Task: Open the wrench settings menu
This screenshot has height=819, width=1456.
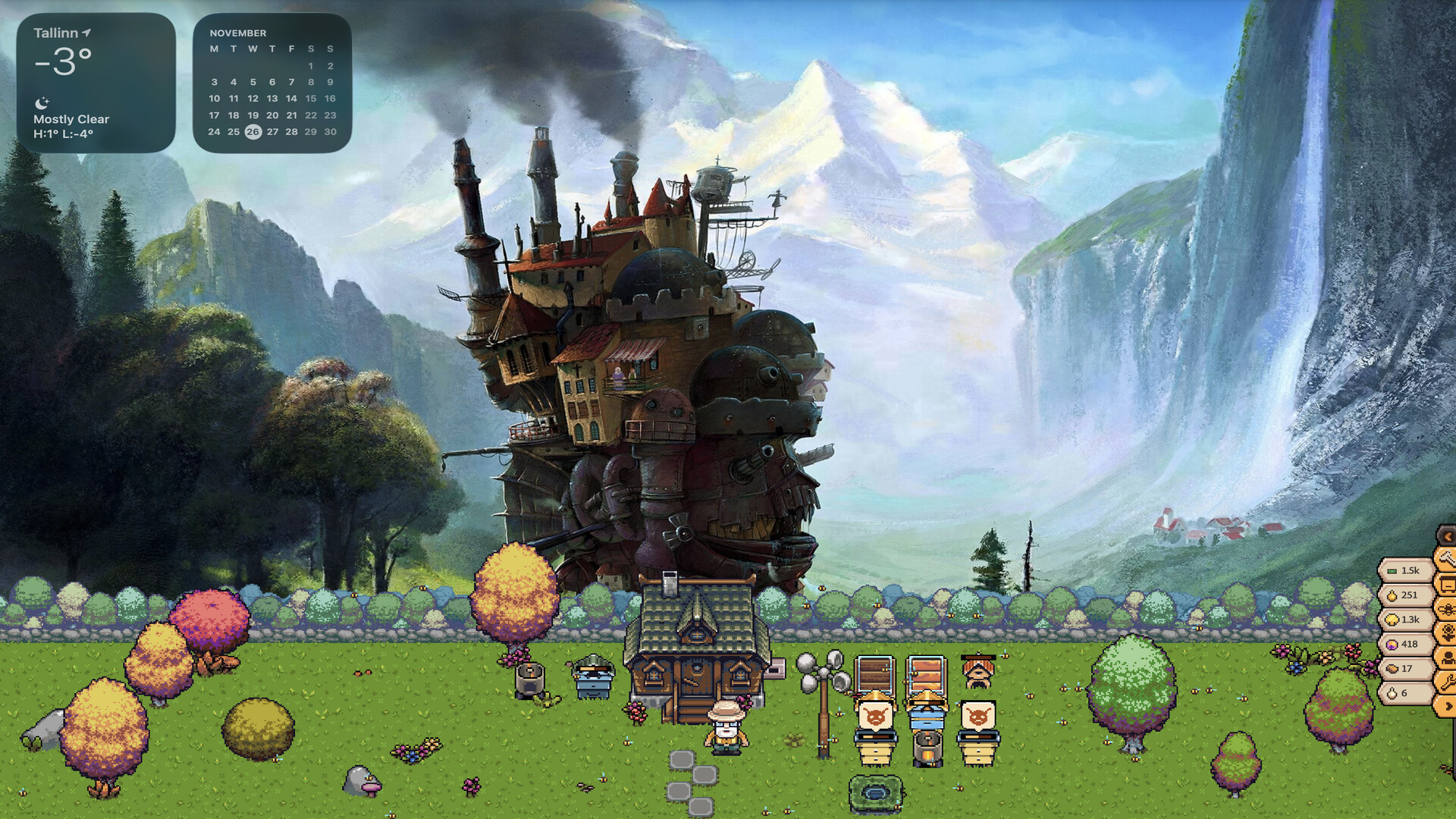Action: coord(1447,682)
